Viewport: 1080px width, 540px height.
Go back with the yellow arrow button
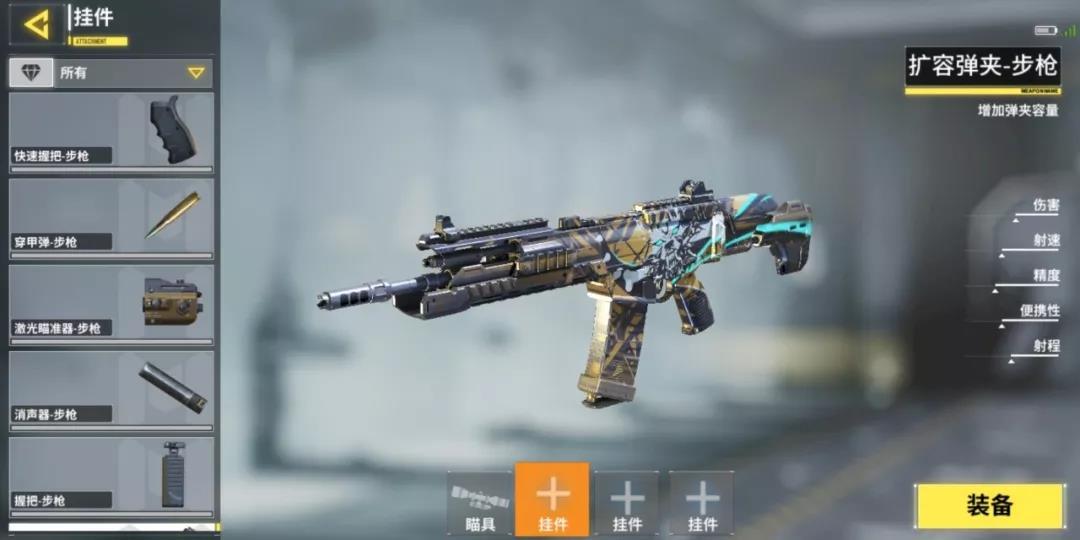pyautogui.click(x=38, y=23)
